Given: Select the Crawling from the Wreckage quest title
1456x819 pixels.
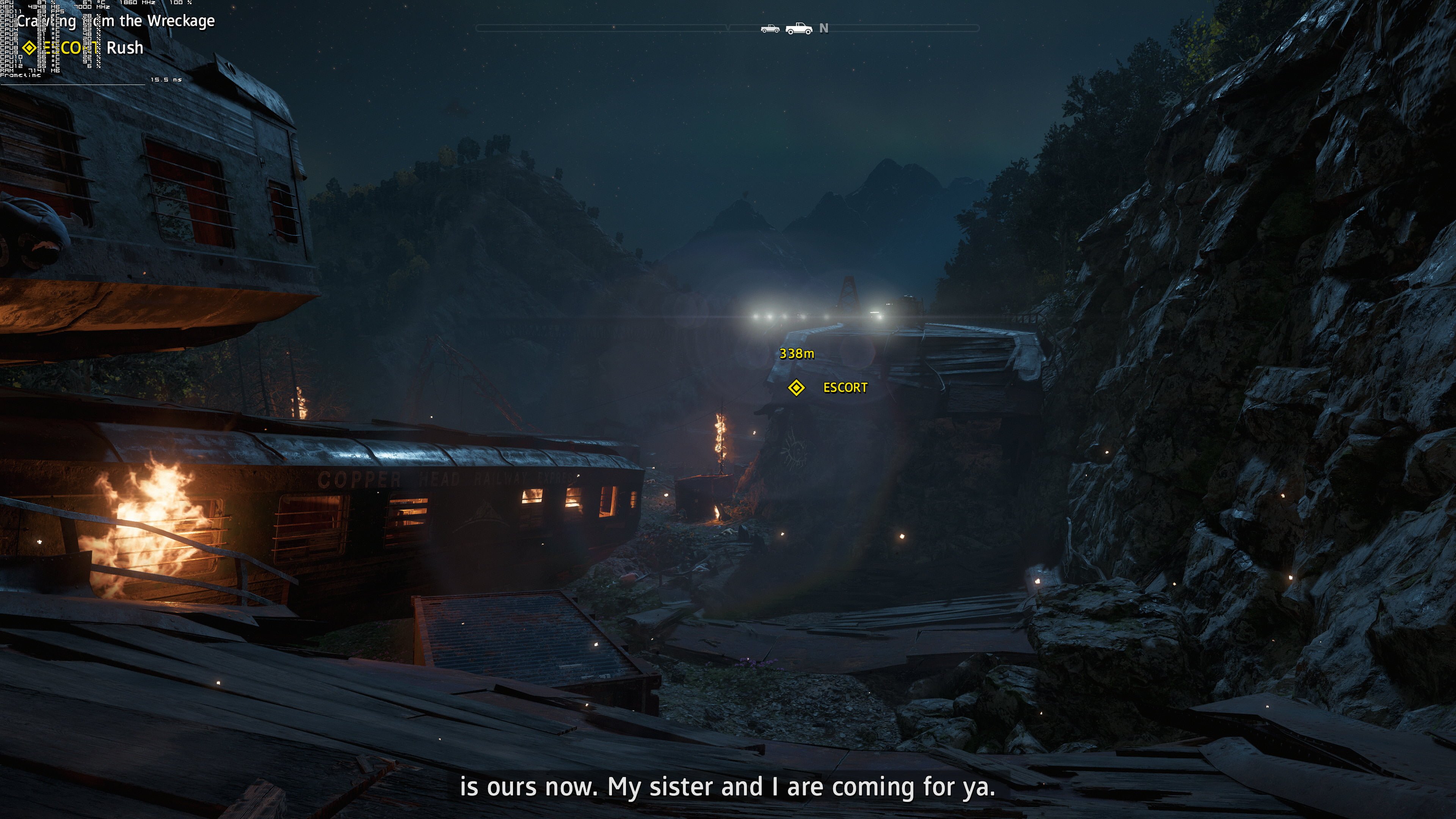Looking at the screenshot, I should [x=116, y=21].
